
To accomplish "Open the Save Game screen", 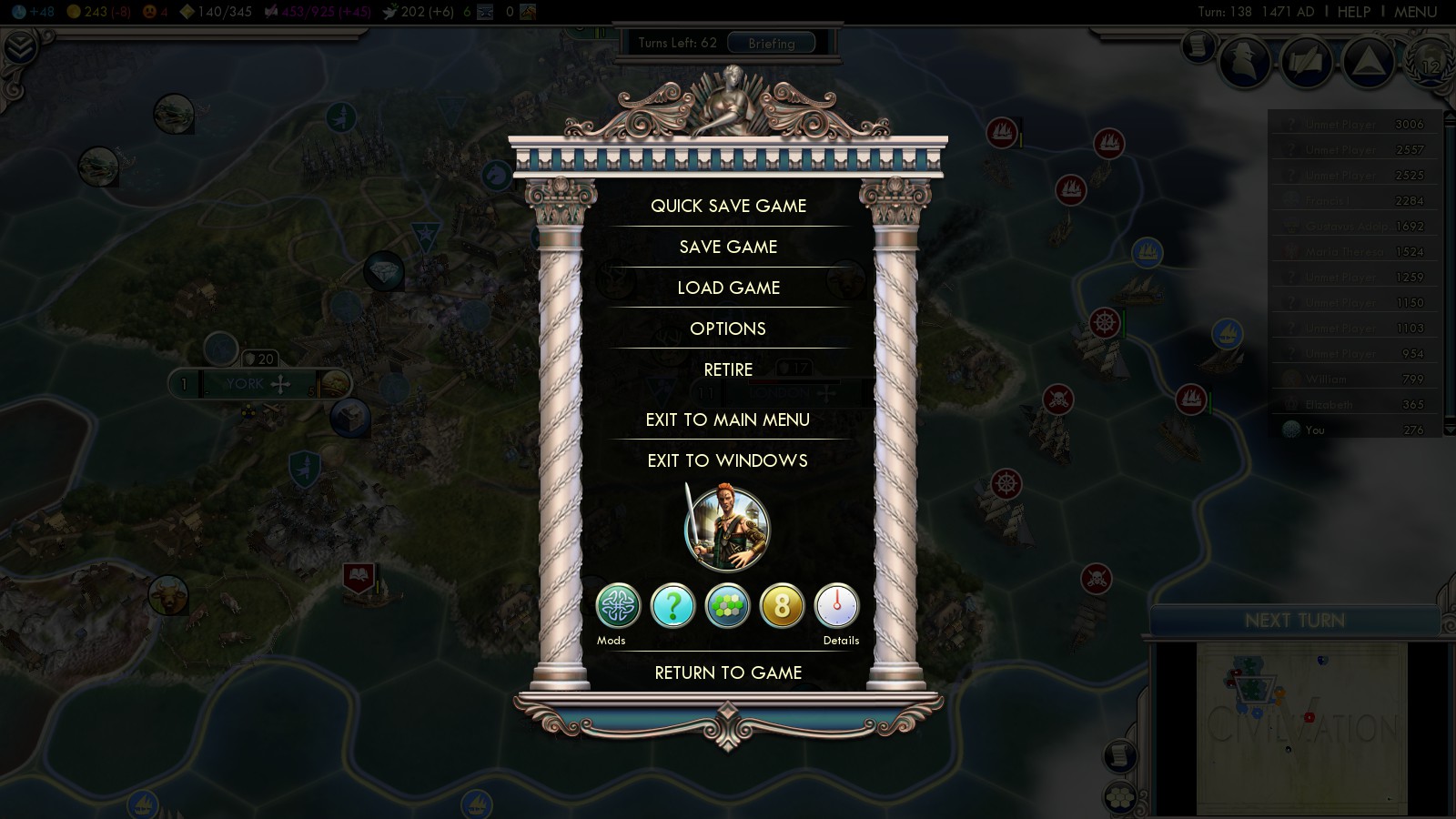I will (x=728, y=247).
